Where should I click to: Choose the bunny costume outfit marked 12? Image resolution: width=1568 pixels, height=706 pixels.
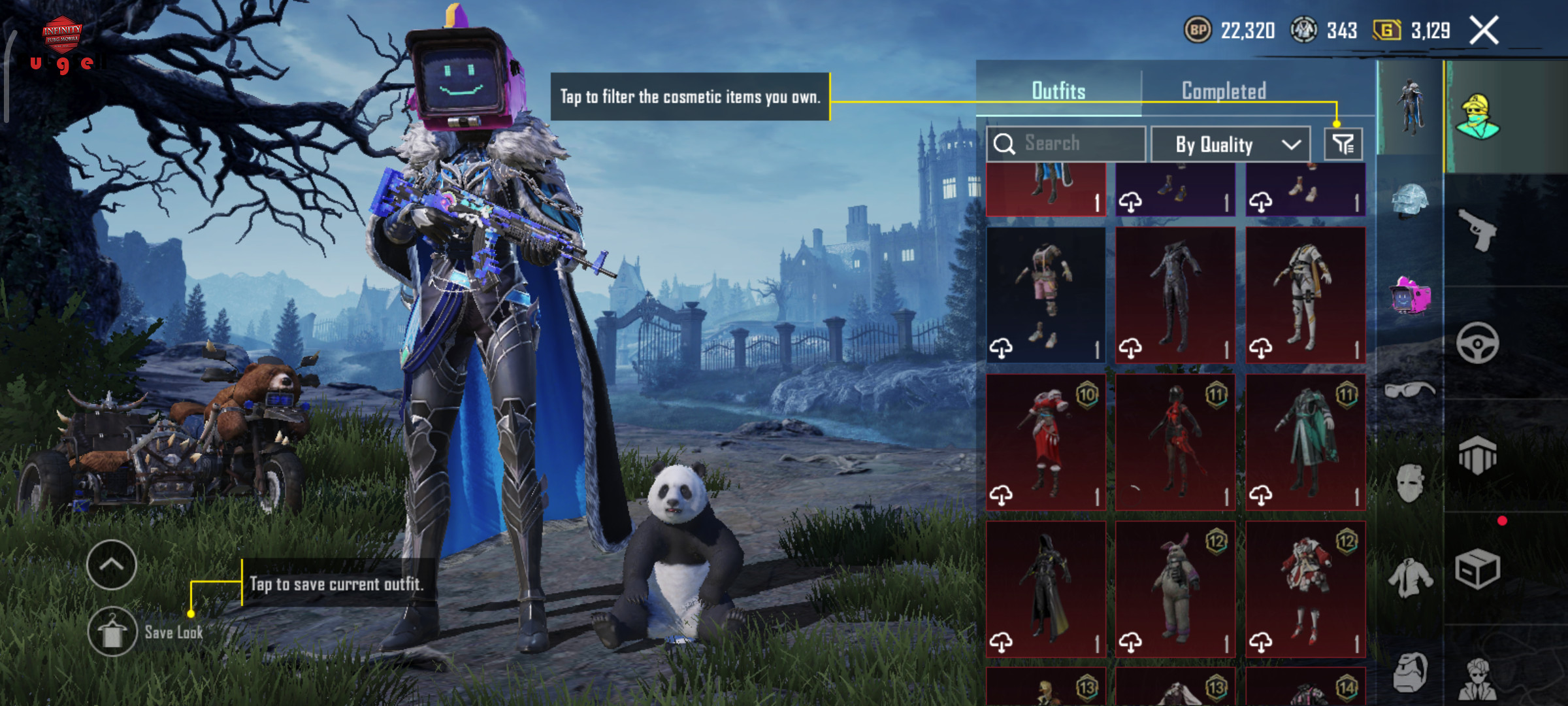click(x=1175, y=590)
